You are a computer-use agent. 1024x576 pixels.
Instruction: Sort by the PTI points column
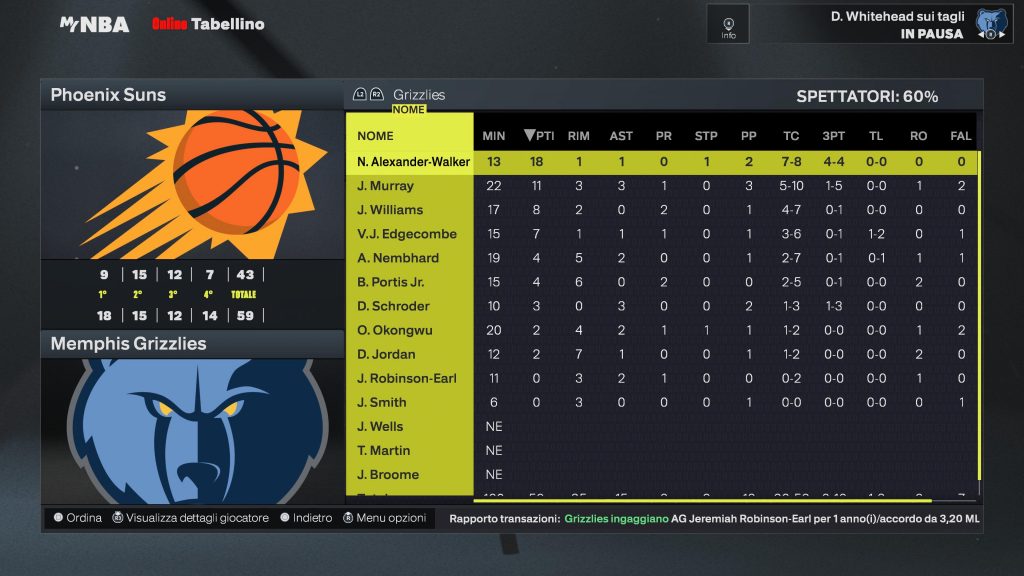coord(539,136)
